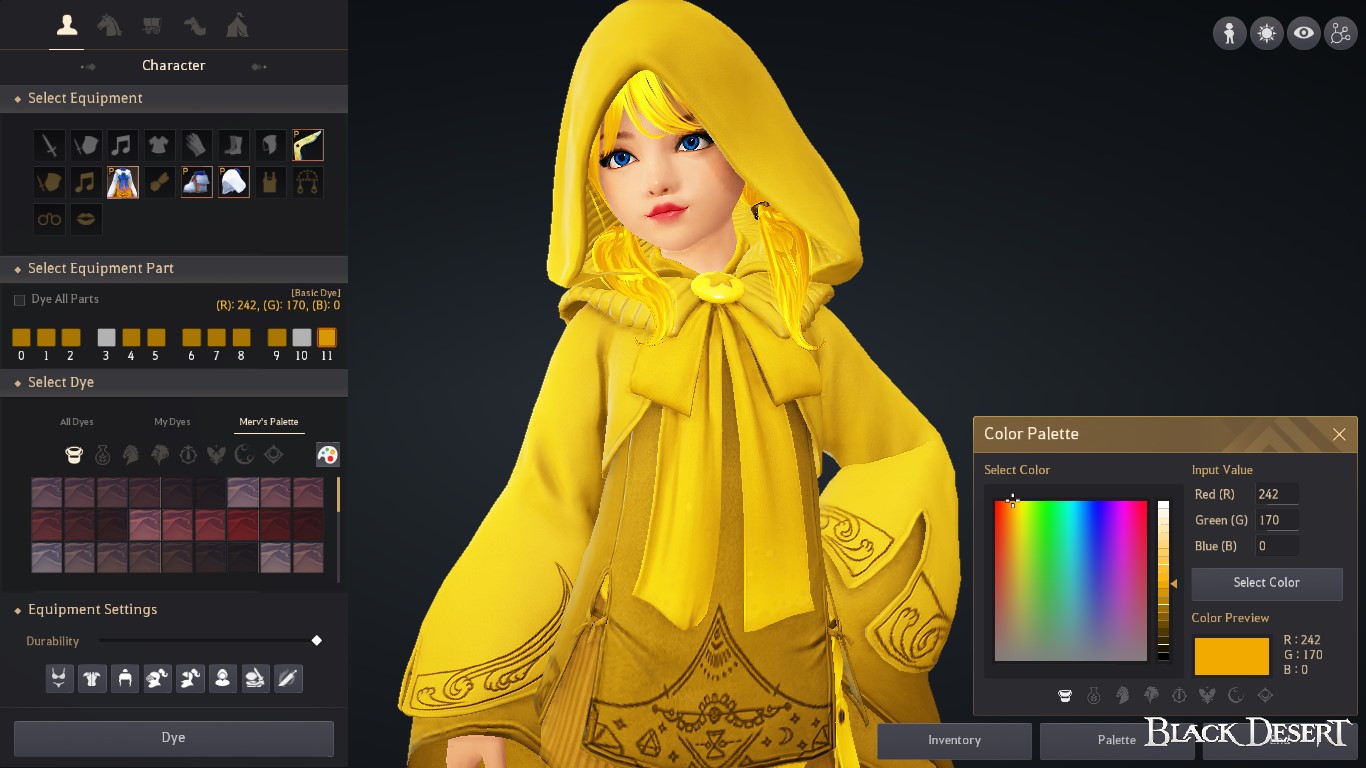
Task: Open the tent/camp tab at top
Action: coord(238,25)
